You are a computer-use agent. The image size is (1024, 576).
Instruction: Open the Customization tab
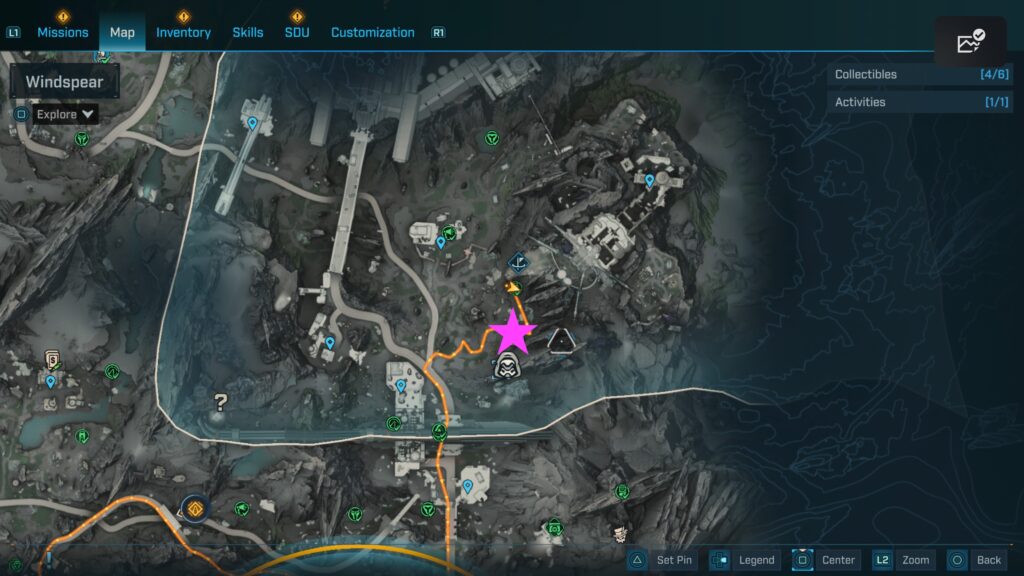coord(372,32)
